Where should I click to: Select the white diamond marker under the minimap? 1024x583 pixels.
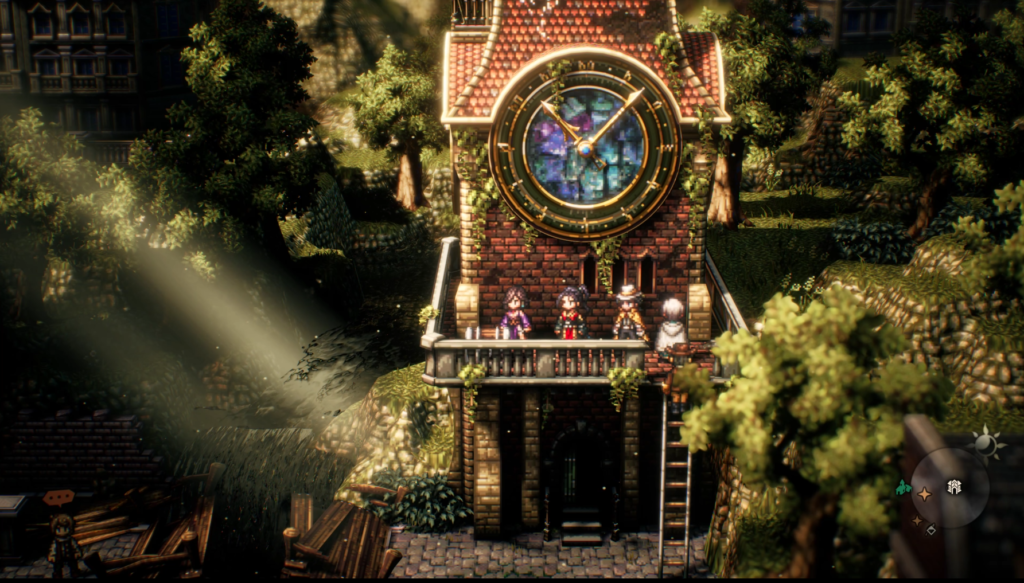point(931,529)
